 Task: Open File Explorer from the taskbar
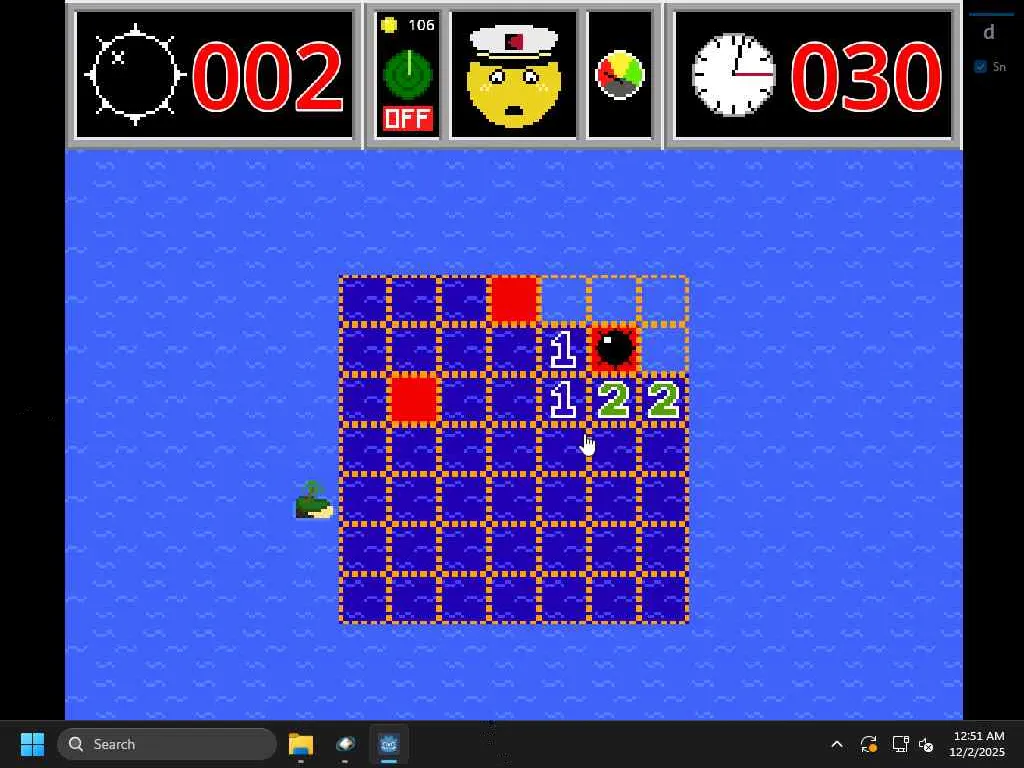pyautogui.click(x=301, y=744)
